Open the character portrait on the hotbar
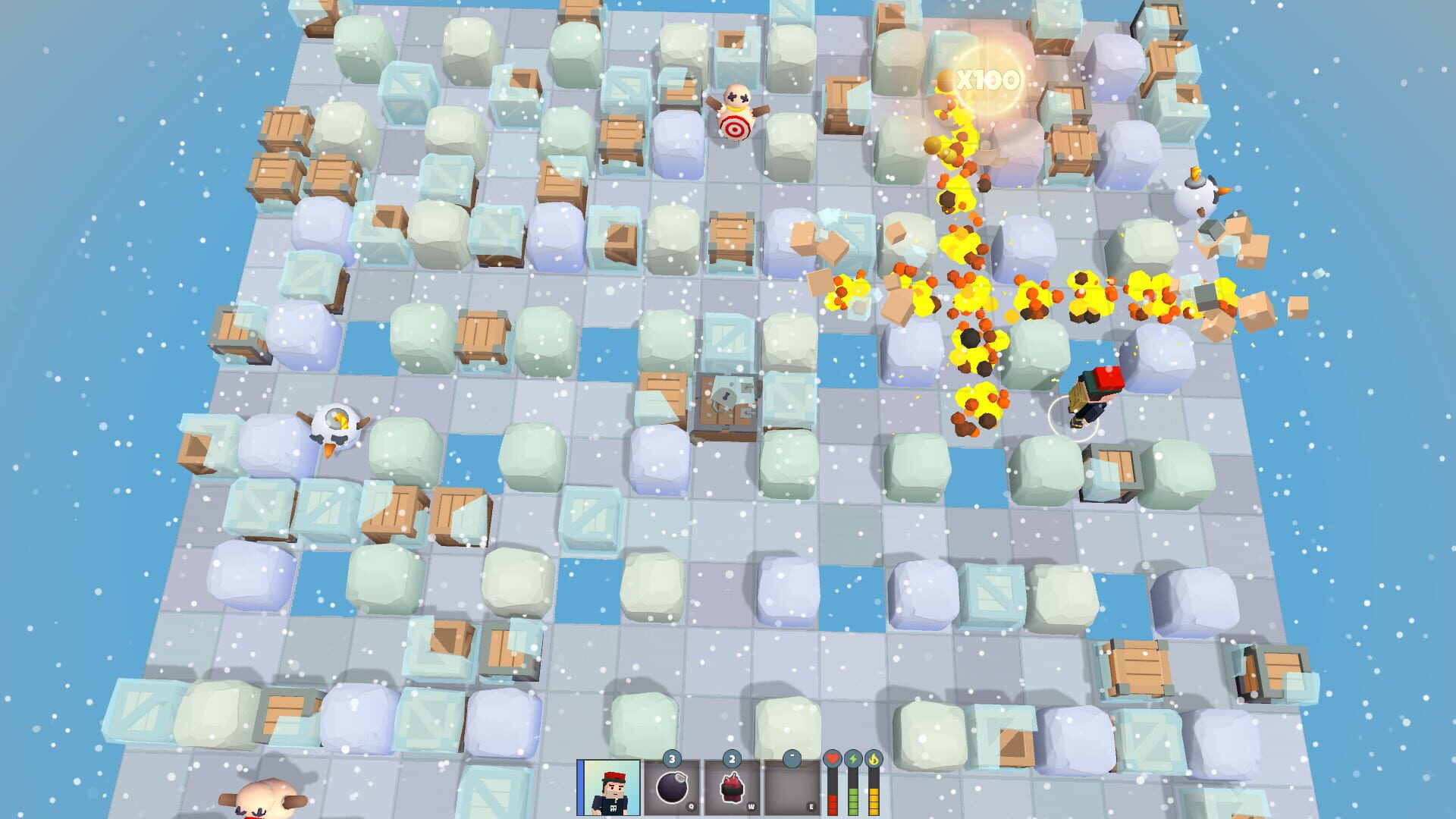 click(608, 789)
